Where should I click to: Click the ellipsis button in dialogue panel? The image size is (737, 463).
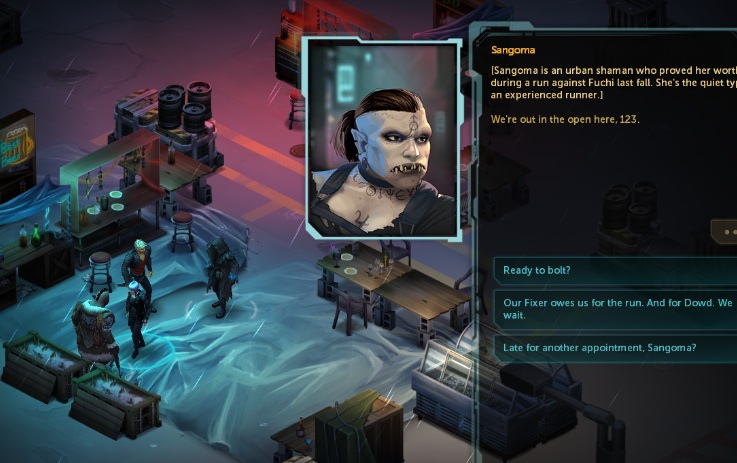(725, 231)
